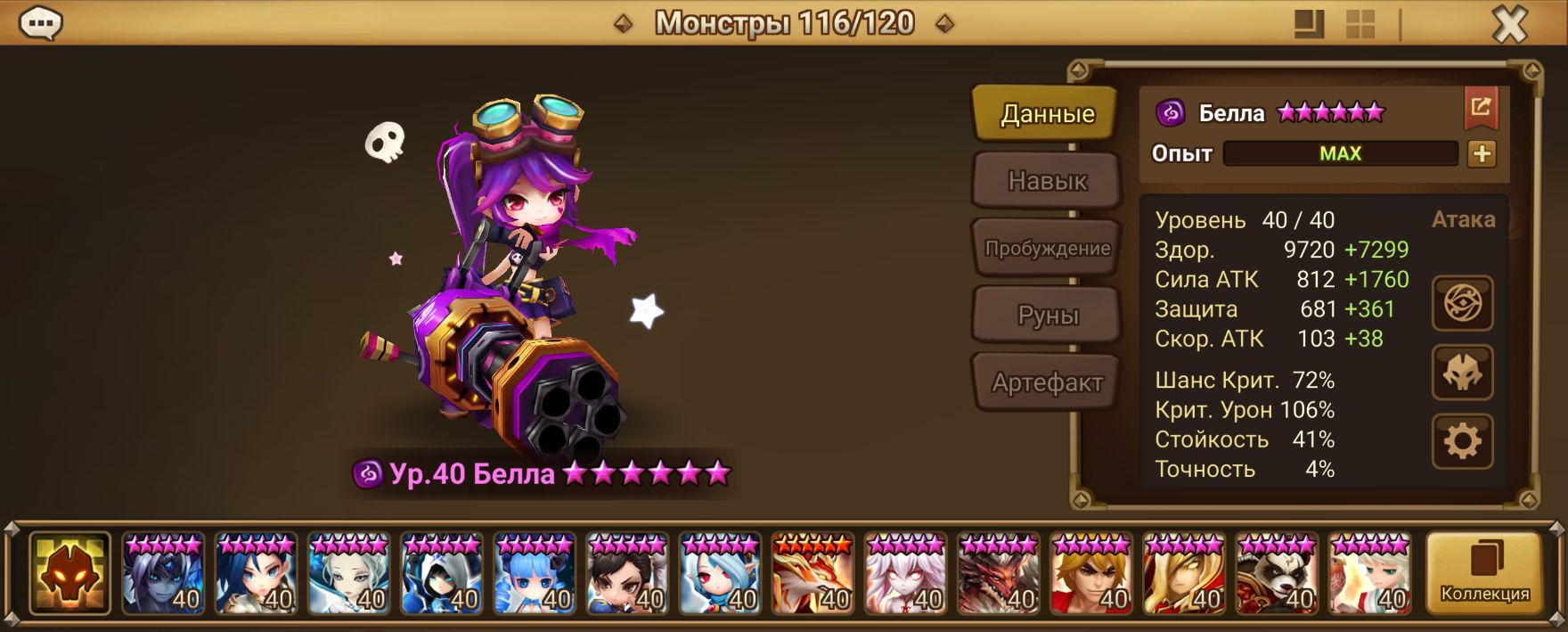Switch to the Данные tab
1568x632 pixels.
pos(1047,113)
